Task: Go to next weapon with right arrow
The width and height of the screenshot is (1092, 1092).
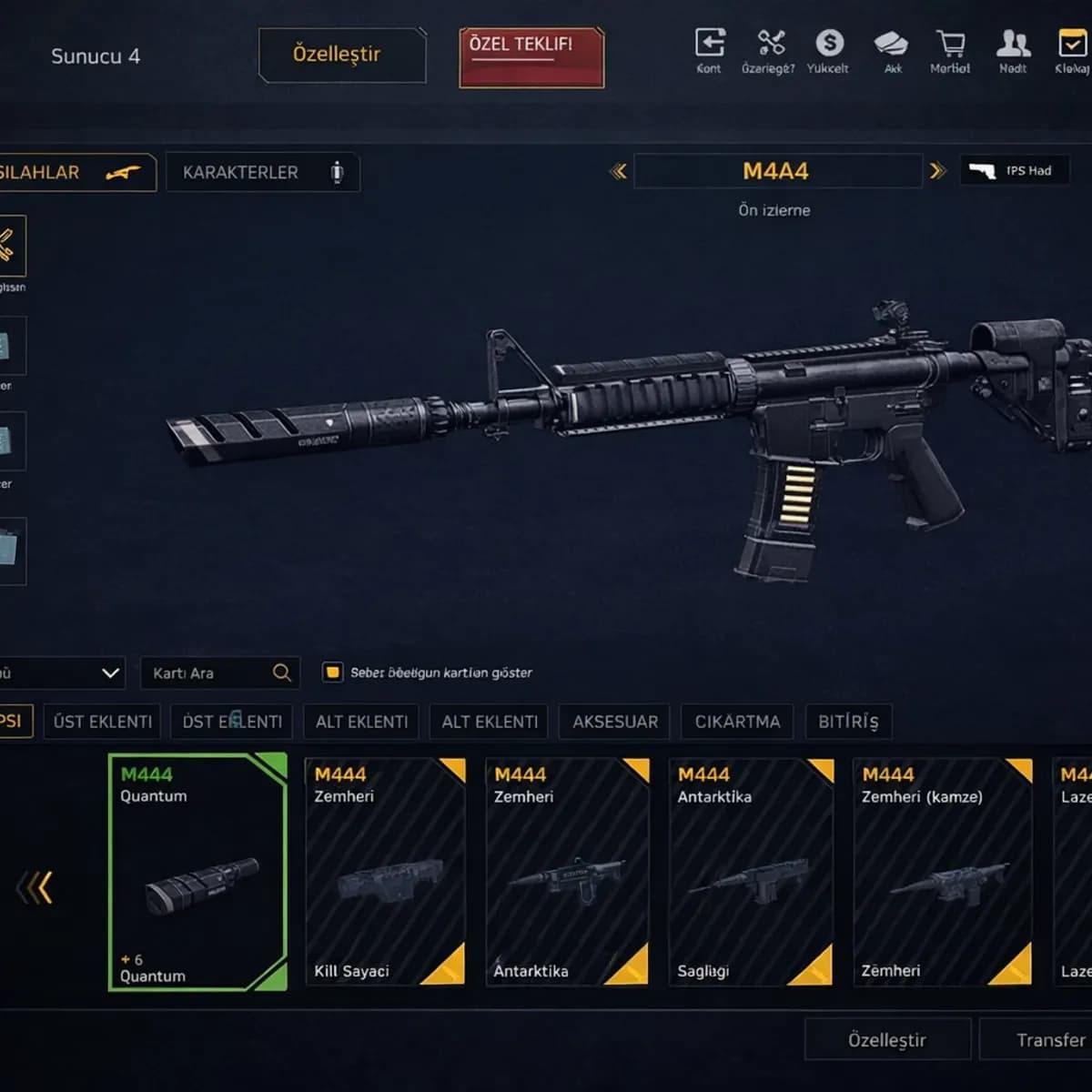Action: [x=937, y=170]
